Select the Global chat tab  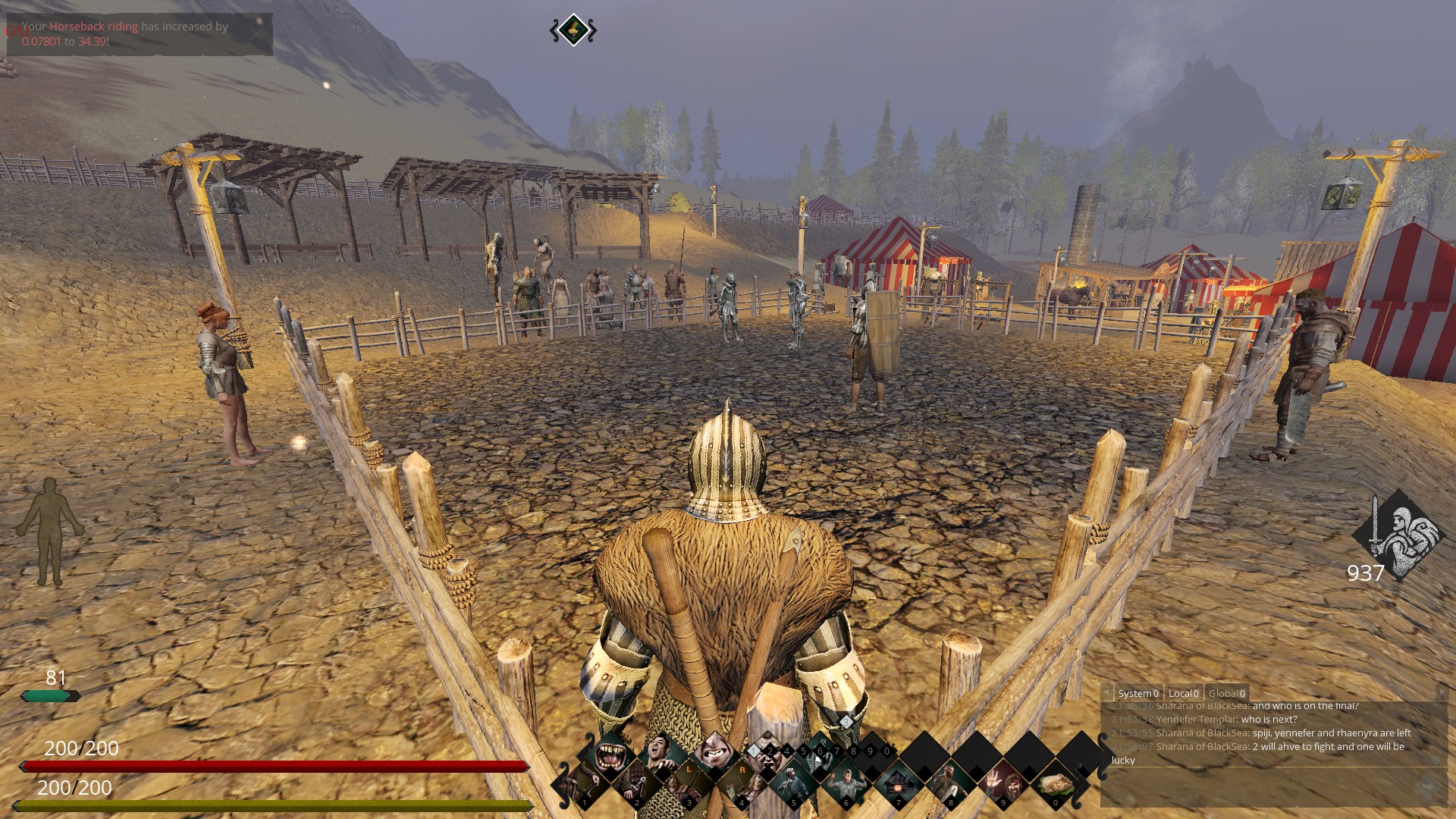point(1226,693)
